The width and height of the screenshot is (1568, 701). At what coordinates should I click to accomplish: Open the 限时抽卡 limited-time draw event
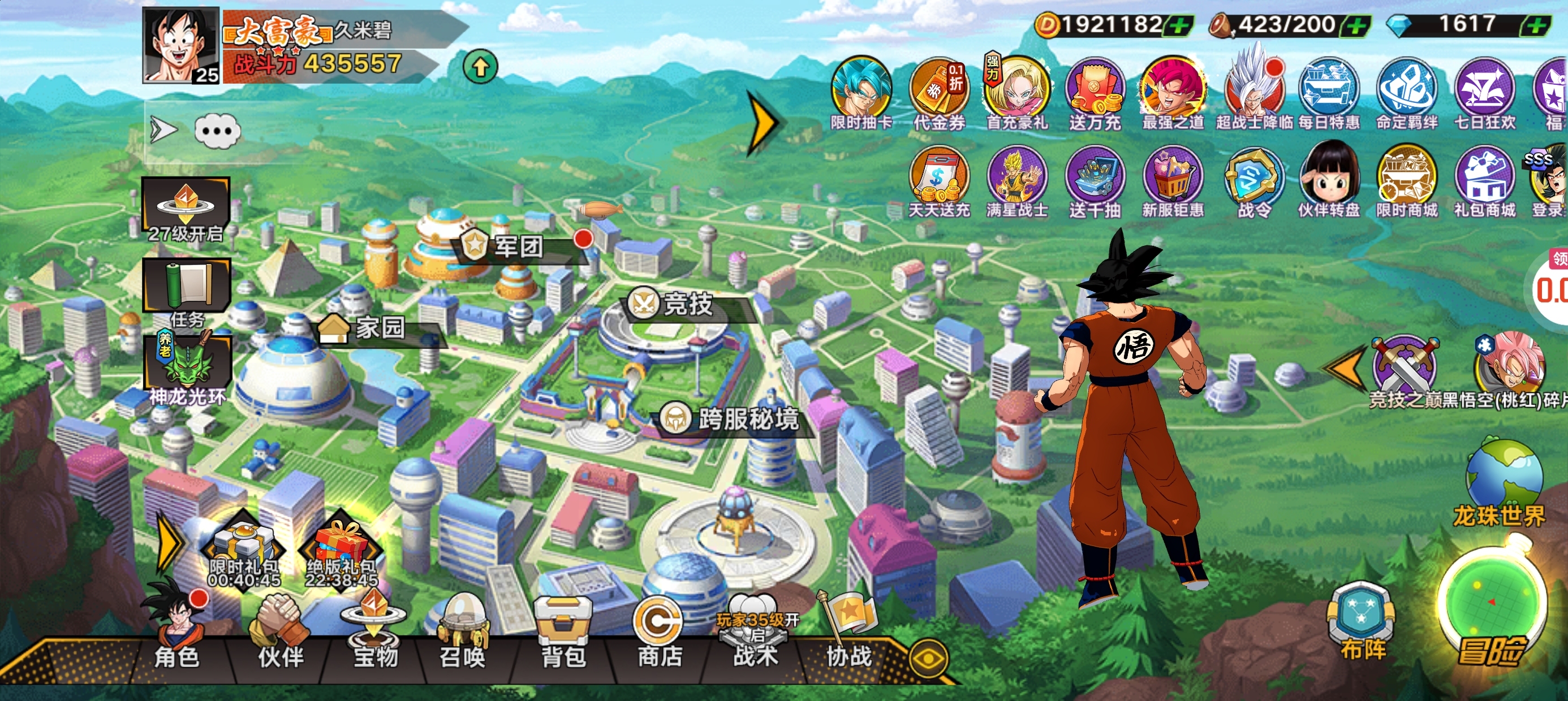pyautogui.click(x=861, y=91)
